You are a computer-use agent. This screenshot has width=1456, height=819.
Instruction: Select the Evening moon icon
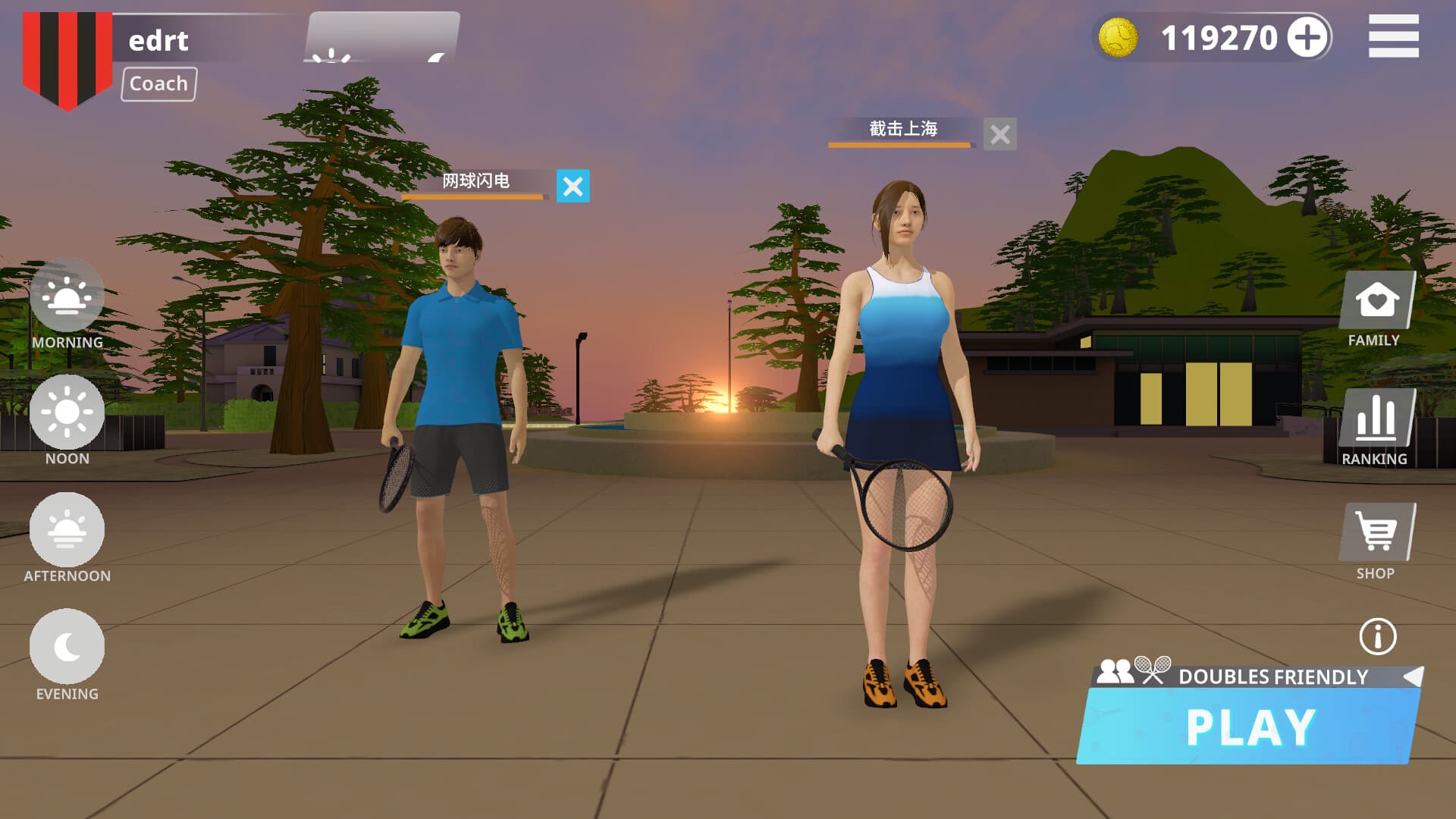[x=67, y=647]
